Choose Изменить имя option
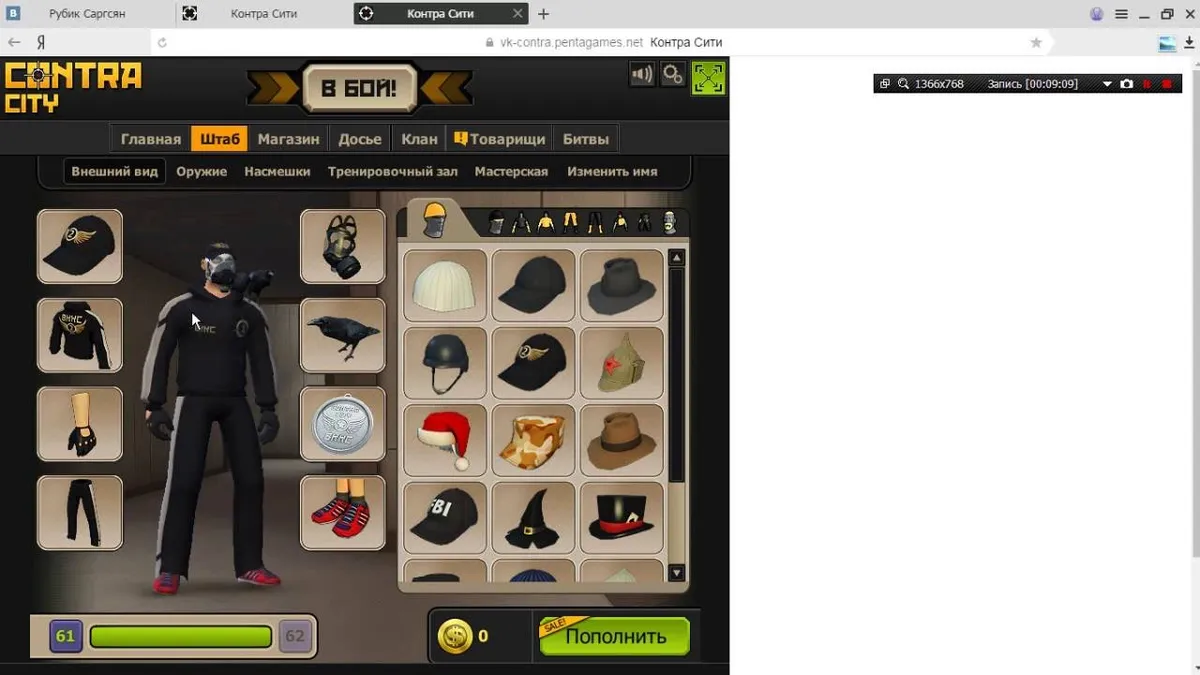The image size is (1200, 675). coord(612,171)
